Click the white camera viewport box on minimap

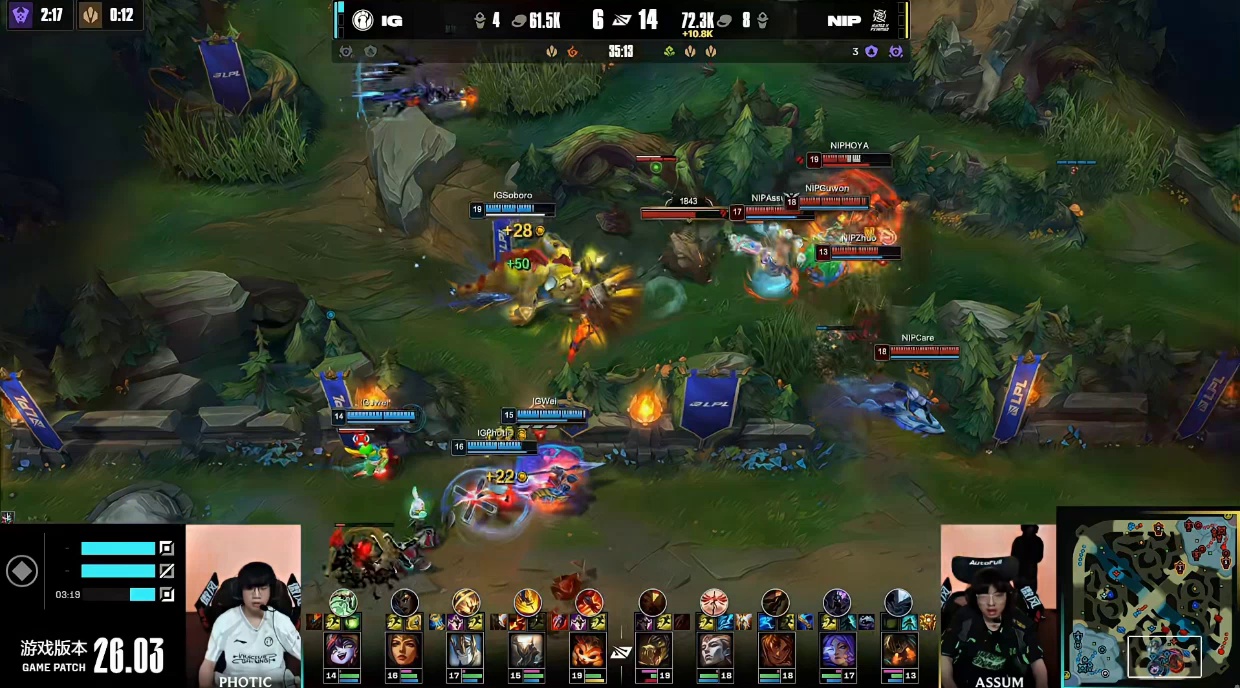(x=1164, y=656)
